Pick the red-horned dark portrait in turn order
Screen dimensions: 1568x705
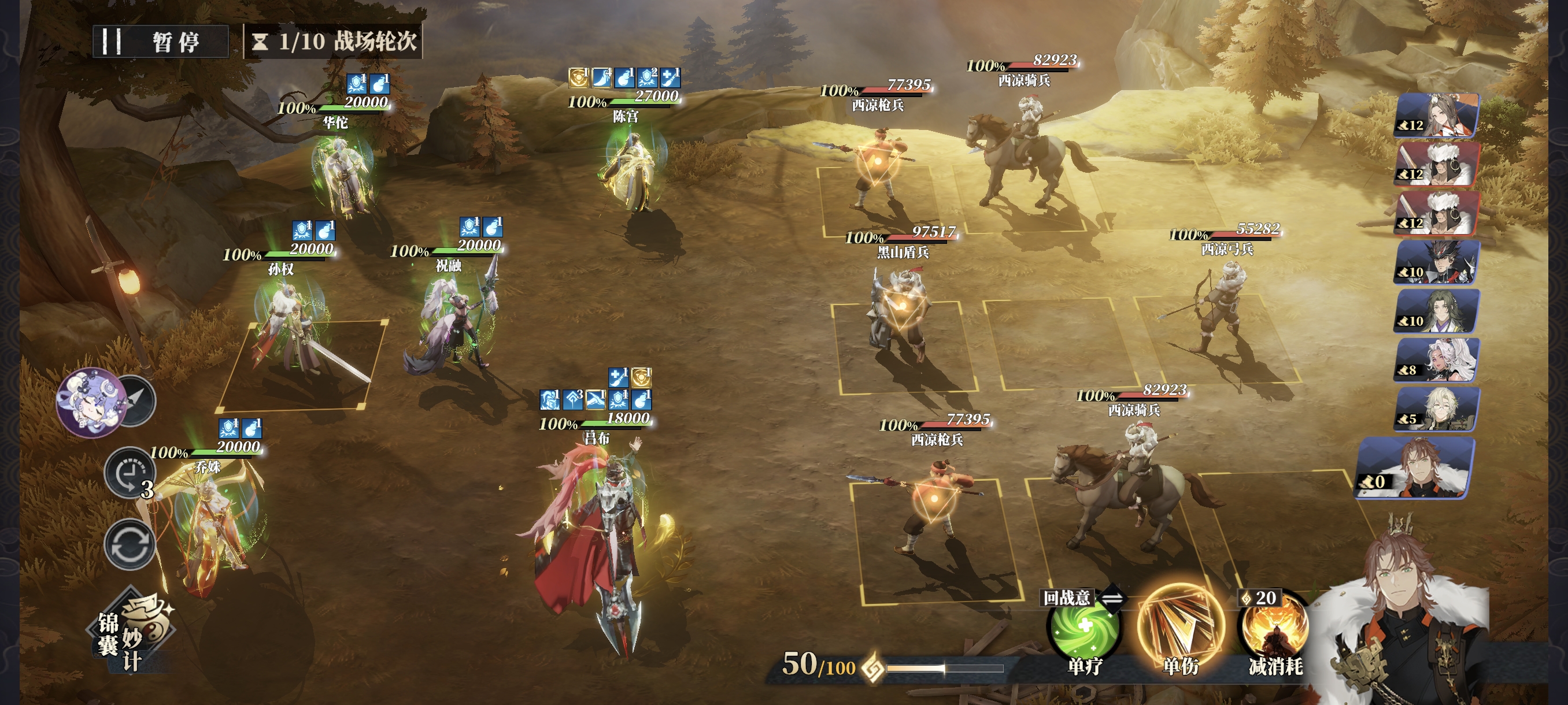[1438, 262]
